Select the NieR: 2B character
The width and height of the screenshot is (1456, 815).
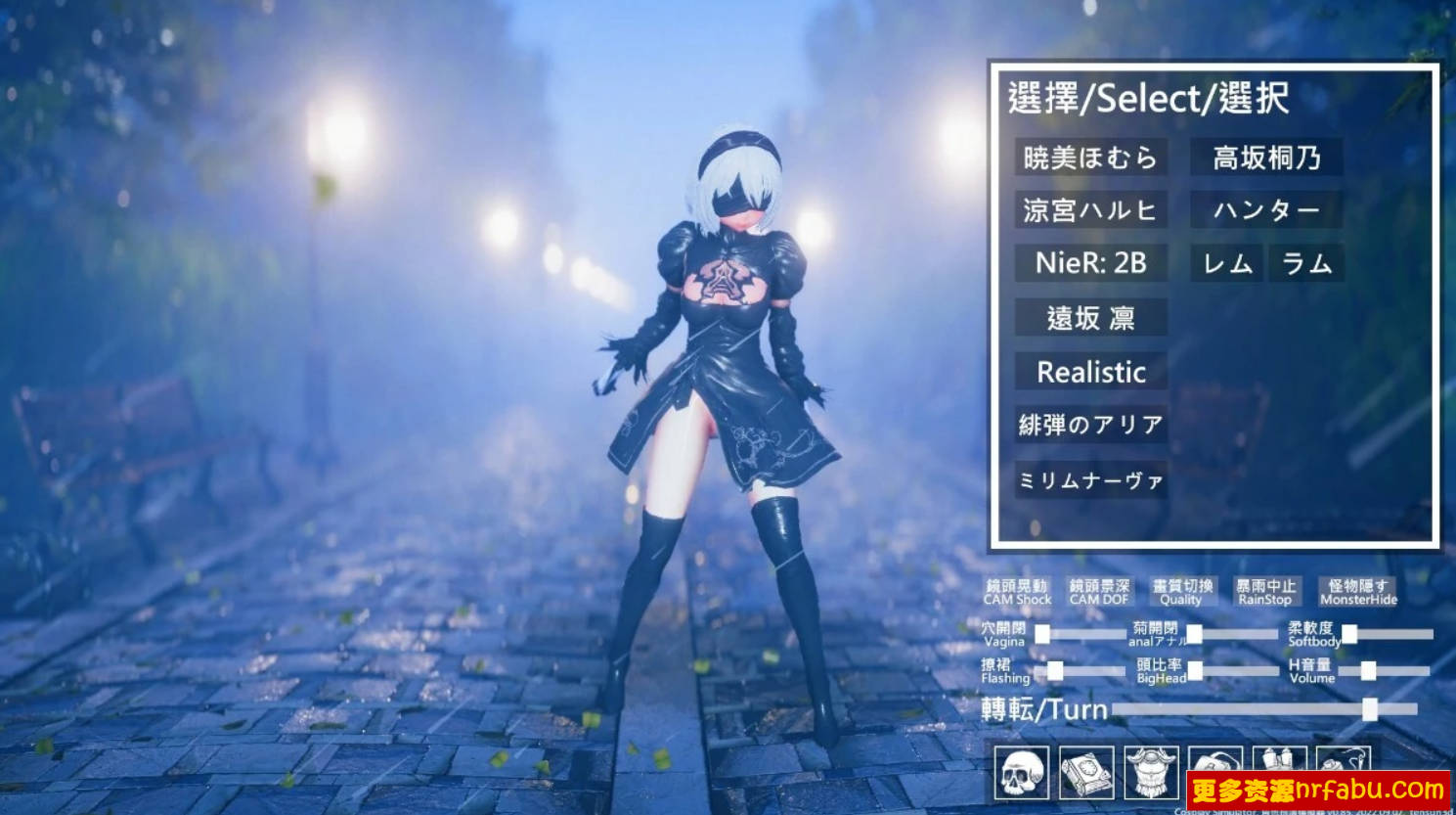tap(1090, 262)
